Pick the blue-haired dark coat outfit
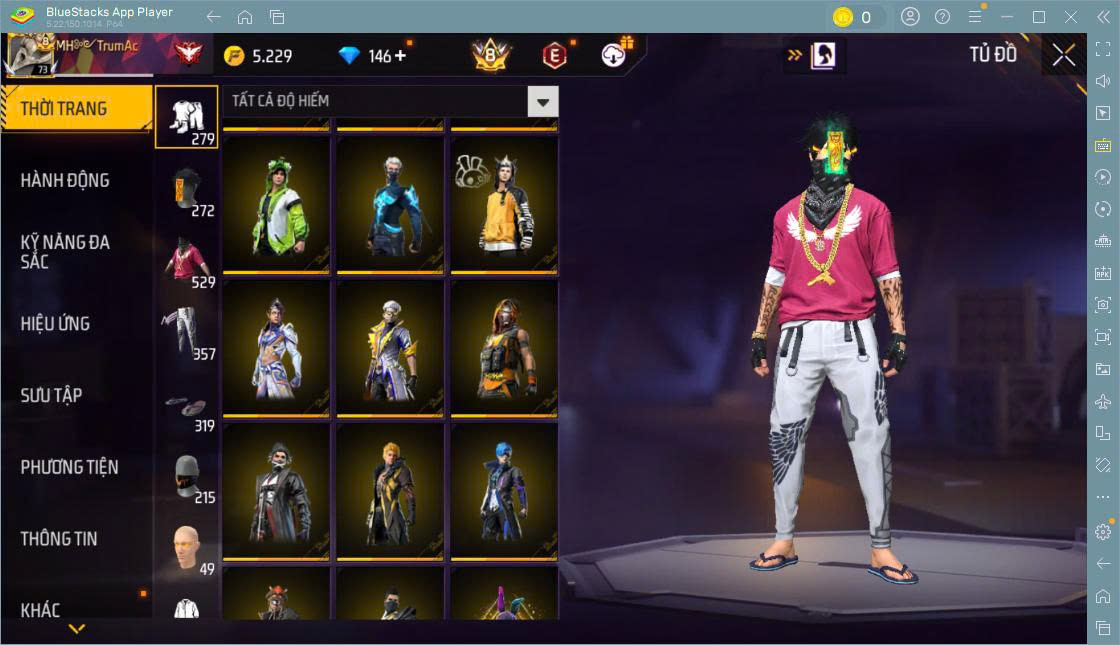Viewport: 1120px width, 645px height. tap(504, 490)
